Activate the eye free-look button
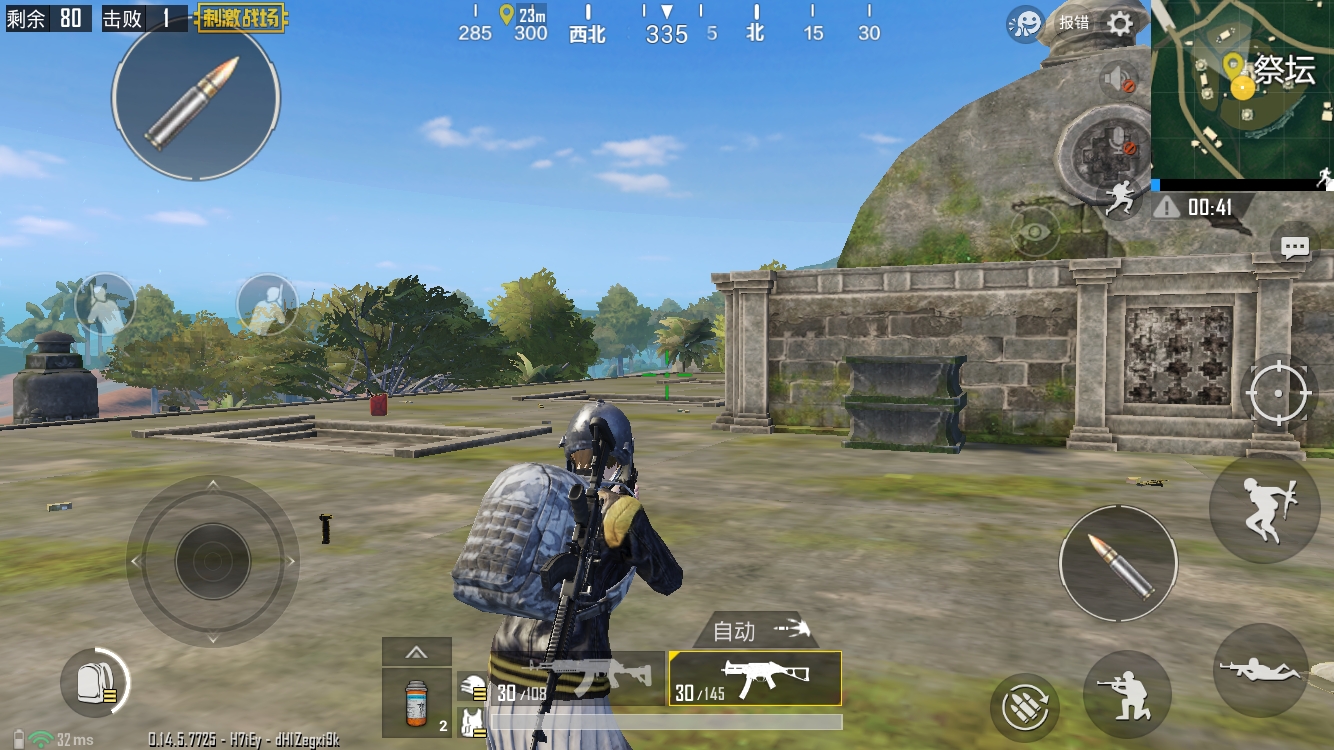Viewport: 1334px width, 750px height. 1036,232
